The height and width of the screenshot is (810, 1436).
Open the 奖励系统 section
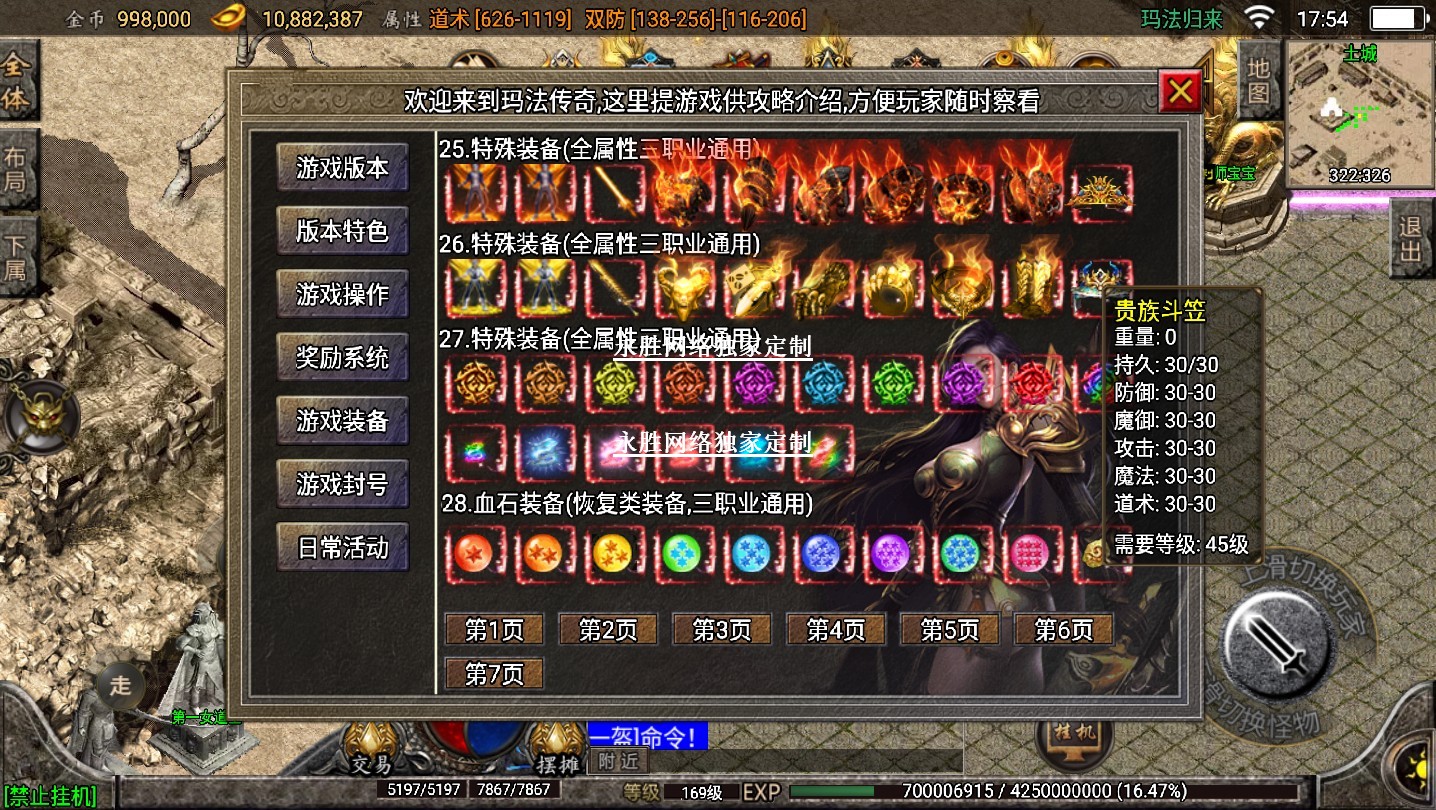point(342,358)
